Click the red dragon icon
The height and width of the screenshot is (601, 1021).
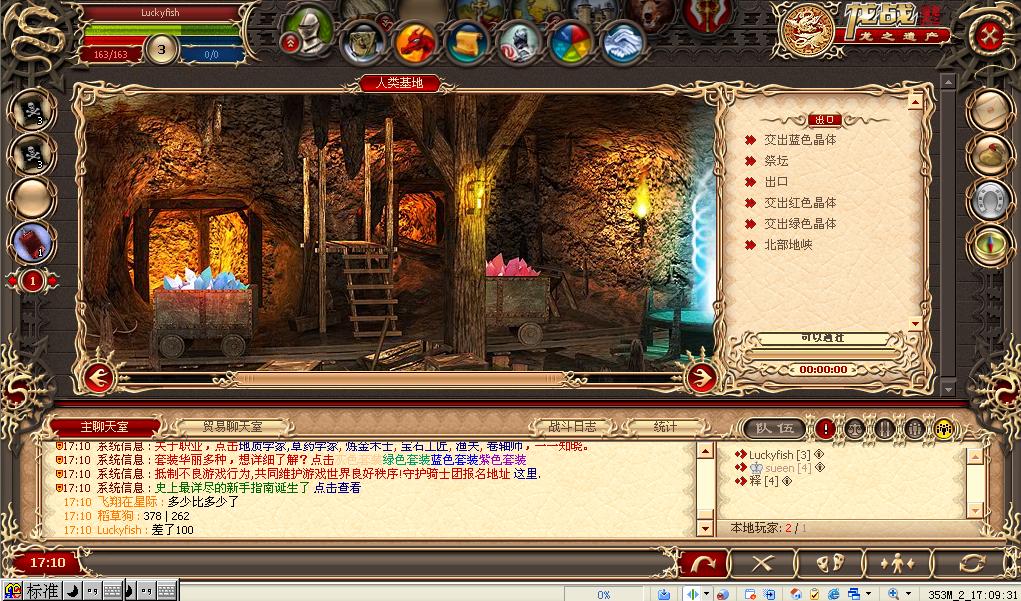coord(414,42)
